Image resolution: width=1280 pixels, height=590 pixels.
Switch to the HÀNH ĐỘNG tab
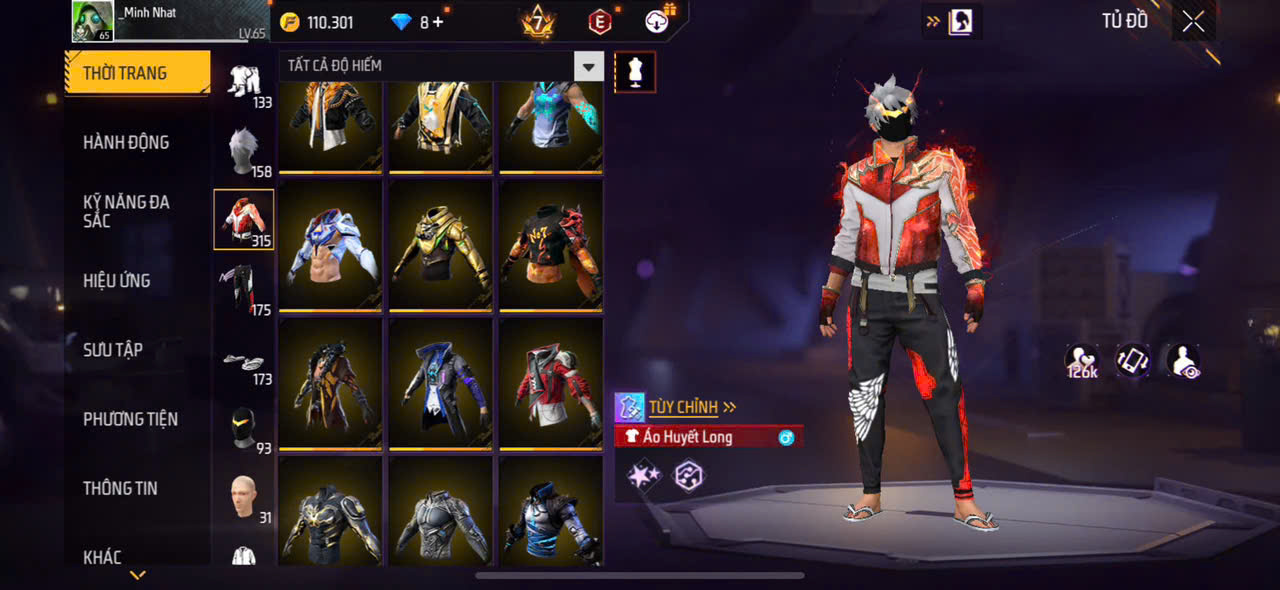[x=126, y=142]
